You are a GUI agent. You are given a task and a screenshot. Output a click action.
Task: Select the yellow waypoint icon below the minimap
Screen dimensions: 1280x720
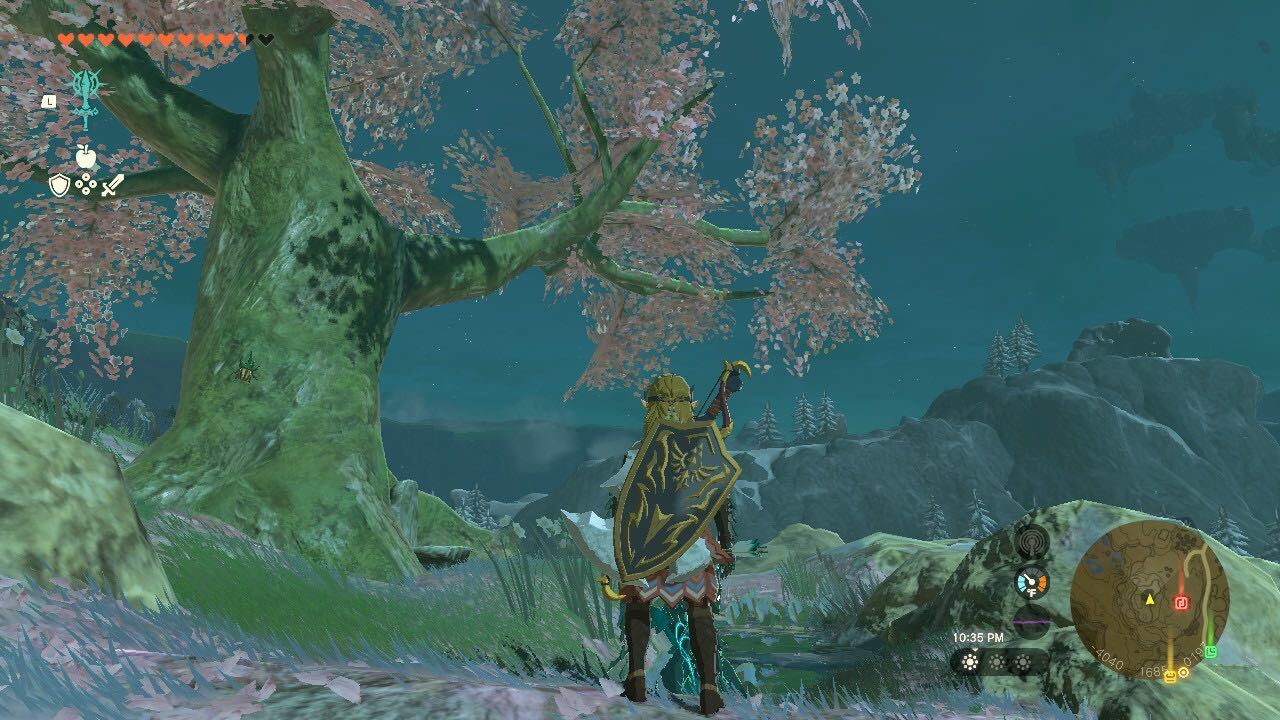point(1171,677)
